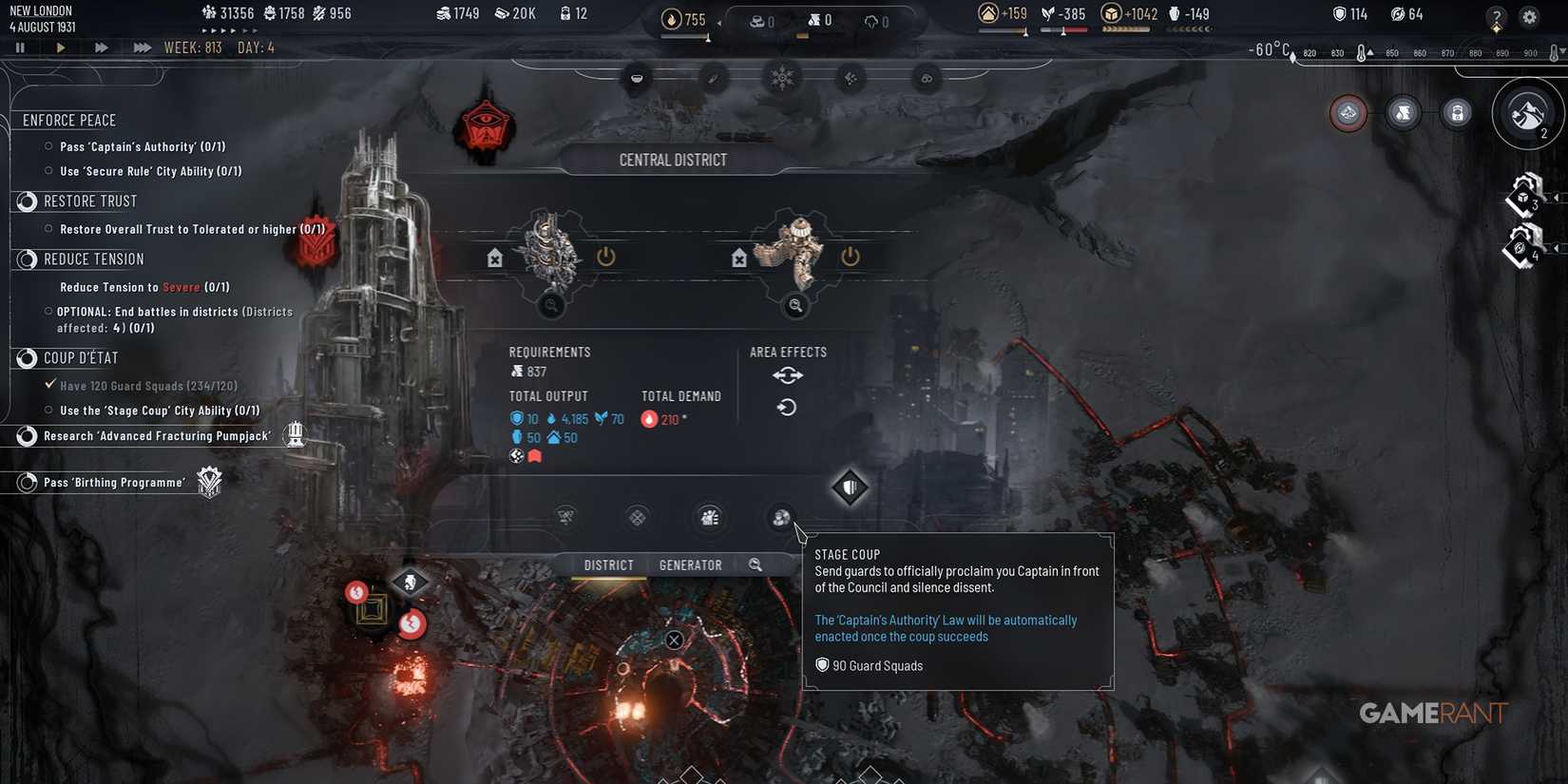Open the settings gear

coord(1528,15)
